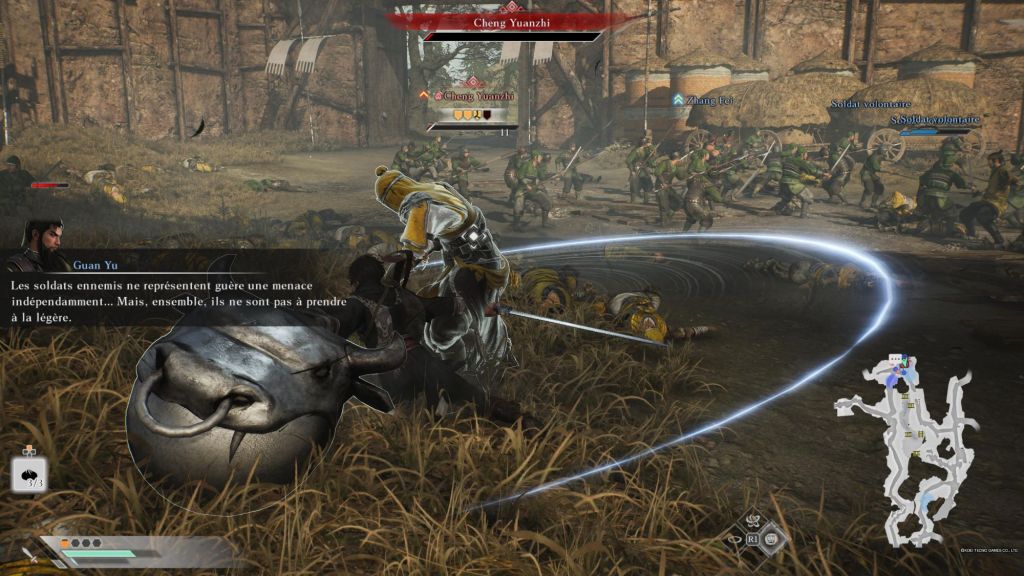Select the meat bun item slot
This screenshot has height=576, width=1024.
coord(29,473)
